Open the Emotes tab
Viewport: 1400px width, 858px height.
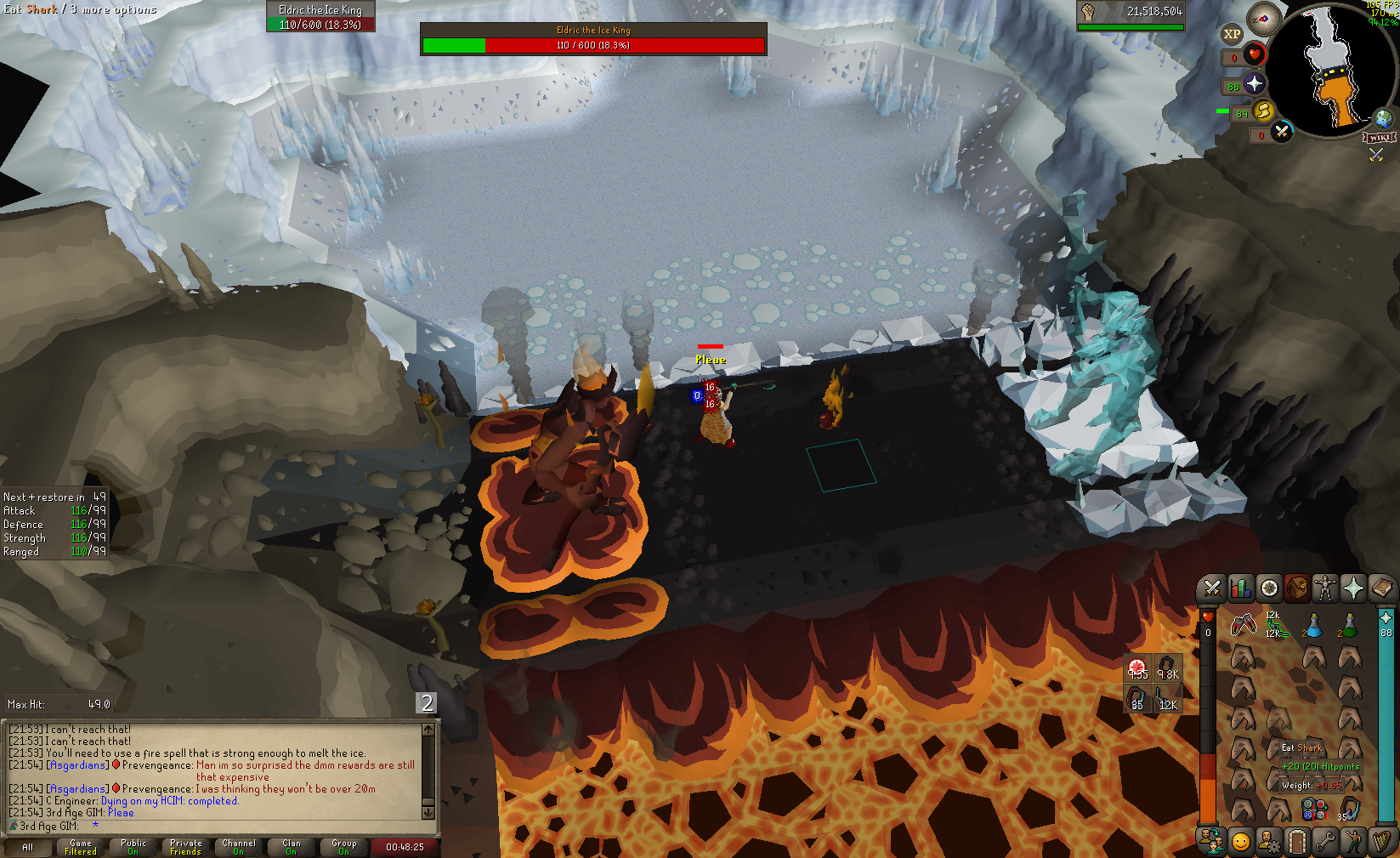pyautogui.click(x=1241, y=842)
